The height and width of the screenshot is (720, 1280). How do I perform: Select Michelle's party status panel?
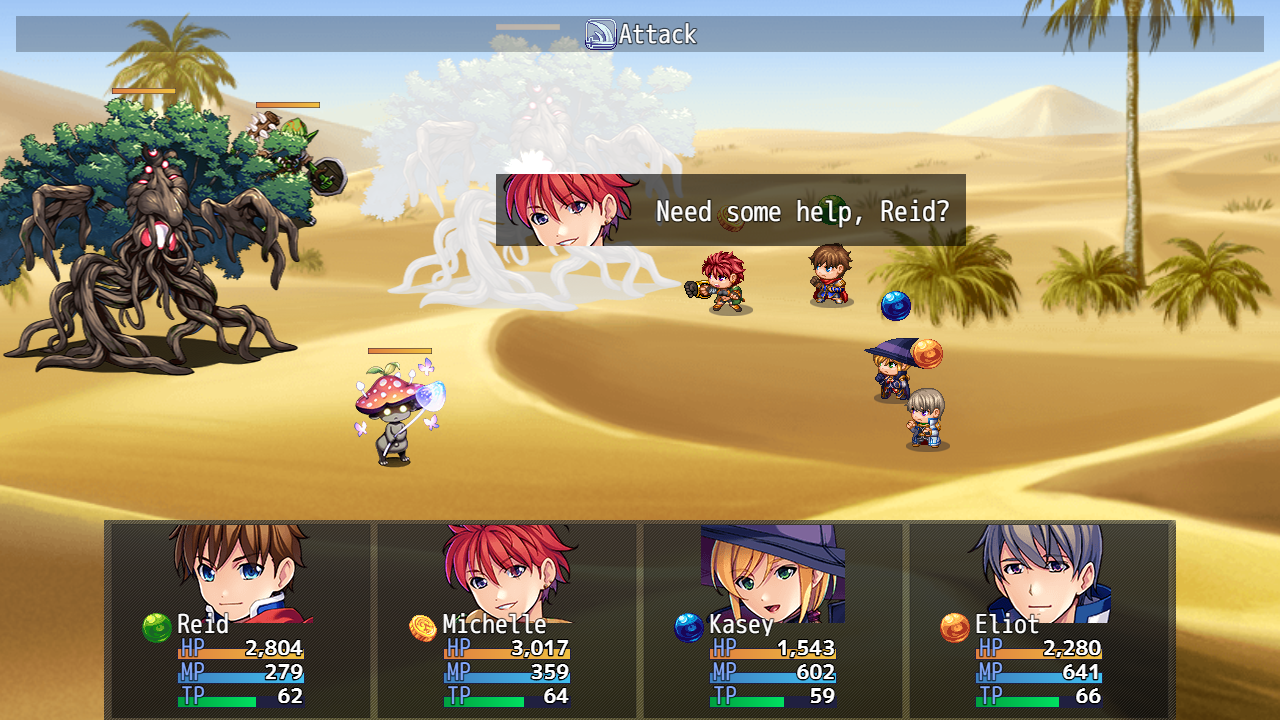(x=506, y=619)
